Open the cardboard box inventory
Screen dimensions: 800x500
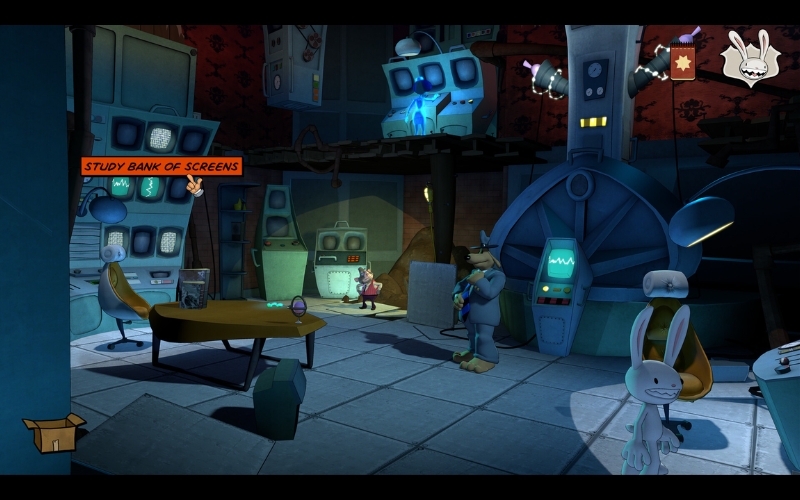click(53, 432)
